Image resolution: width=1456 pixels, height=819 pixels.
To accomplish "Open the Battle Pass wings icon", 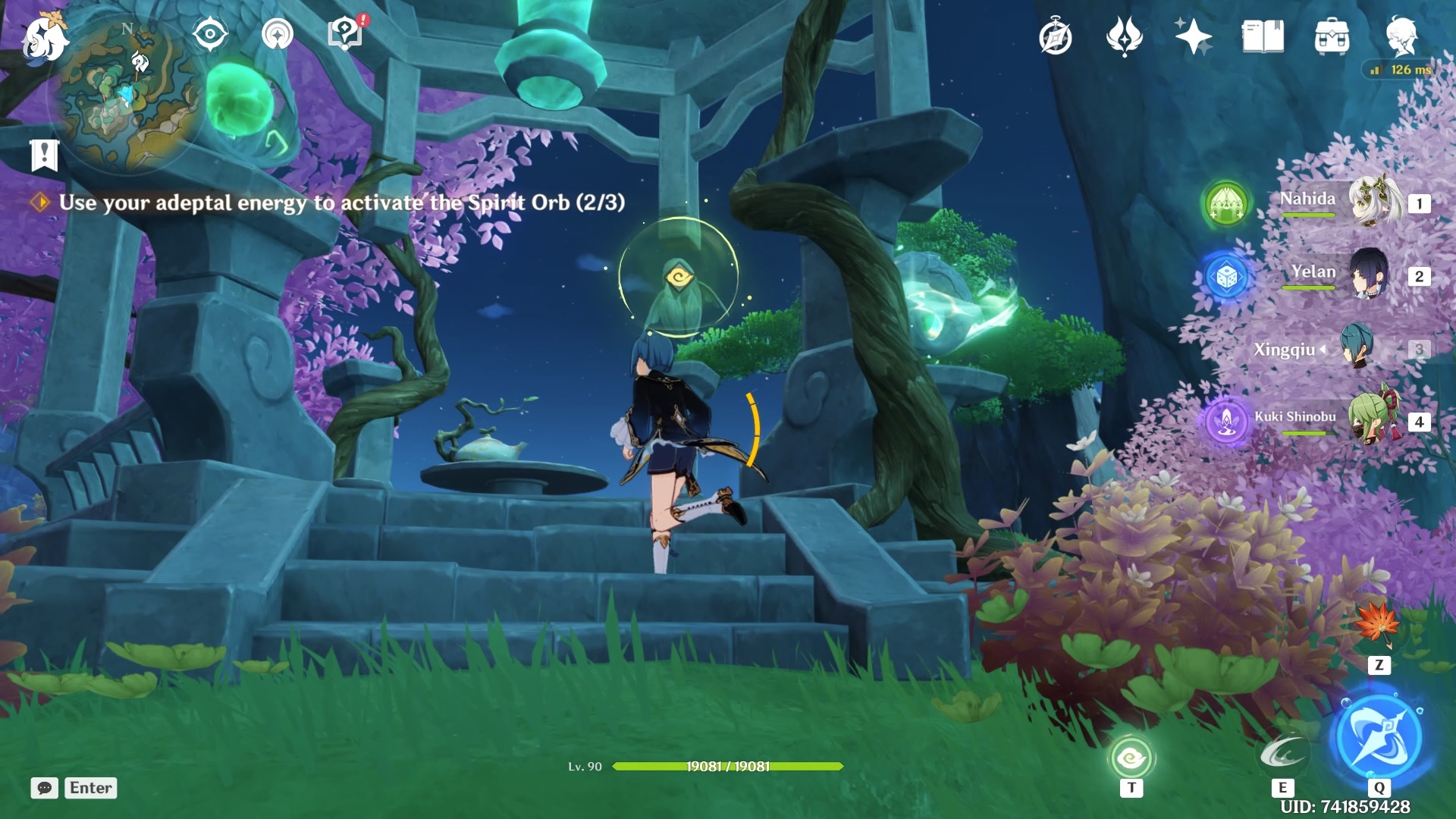I will [x=1125, y=34].
